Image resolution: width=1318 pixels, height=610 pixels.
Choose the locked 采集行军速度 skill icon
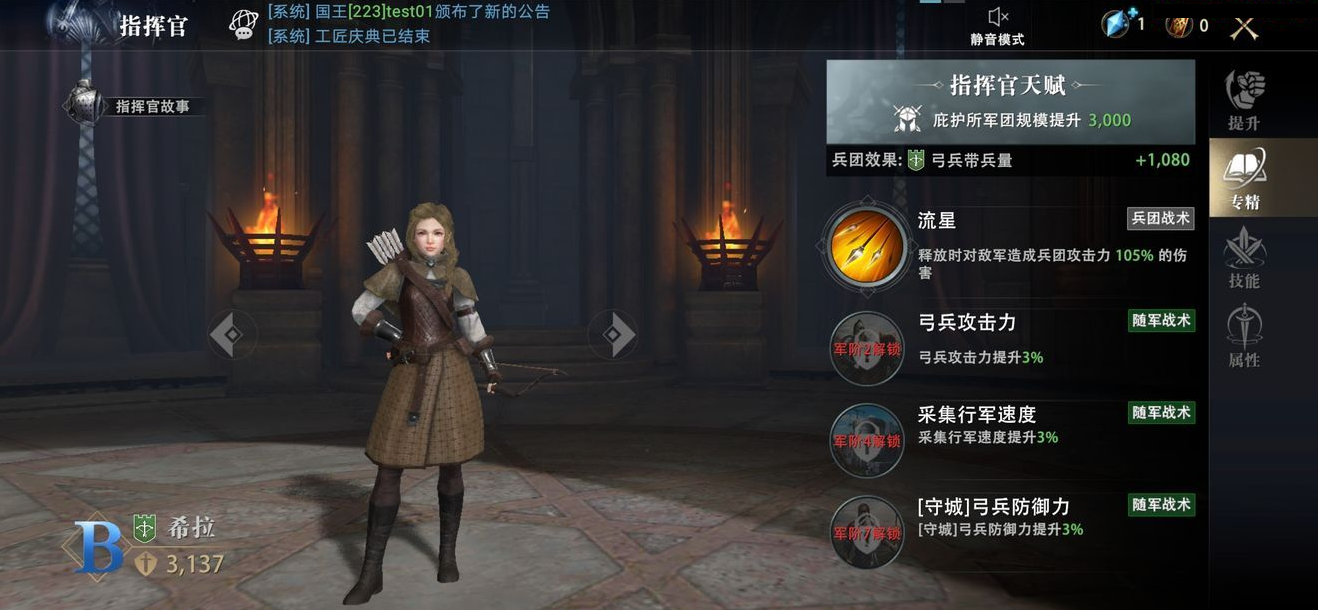coord(866,440)
